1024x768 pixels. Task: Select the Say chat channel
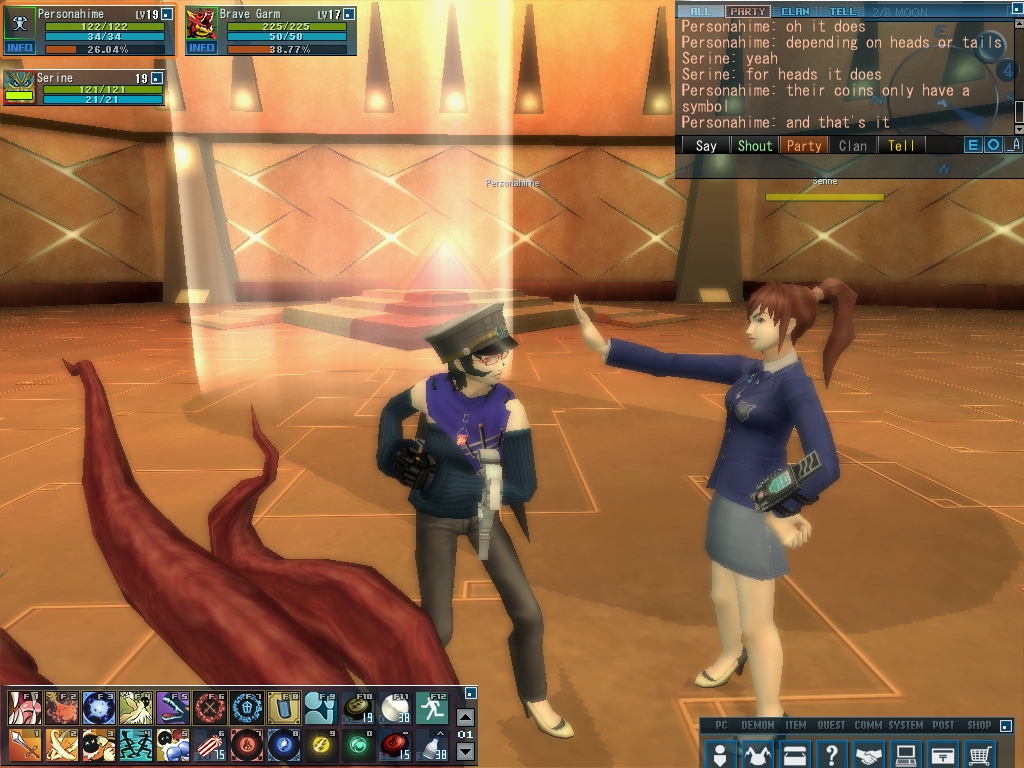706,145
